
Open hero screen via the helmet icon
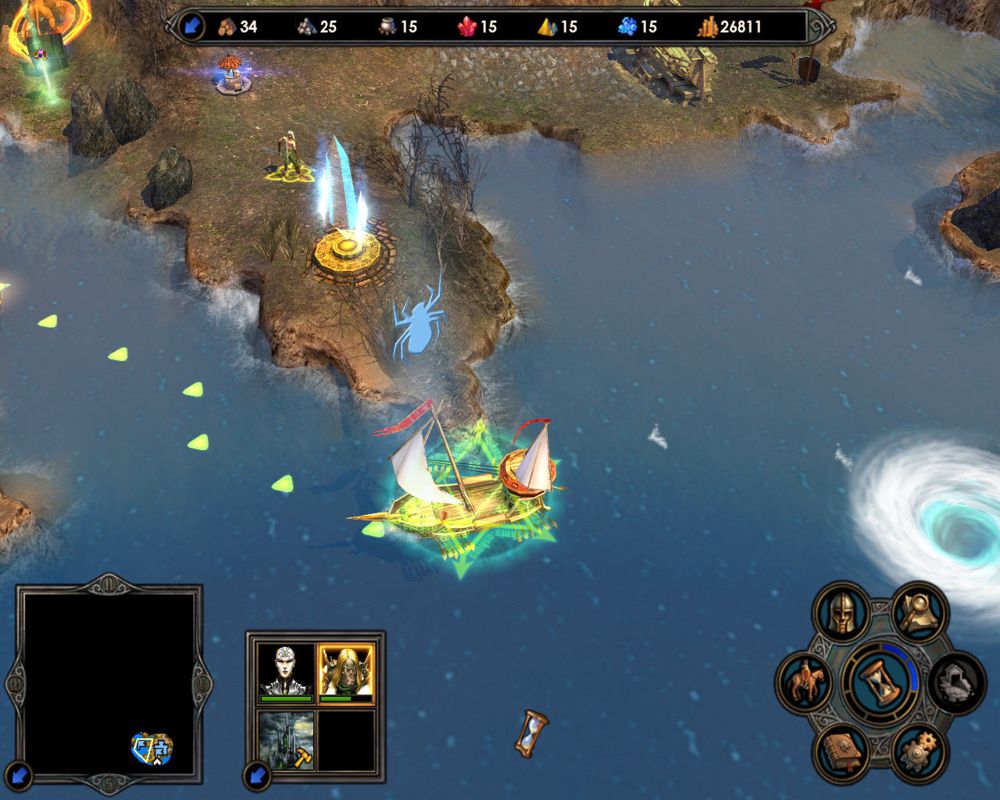point(840,612)
